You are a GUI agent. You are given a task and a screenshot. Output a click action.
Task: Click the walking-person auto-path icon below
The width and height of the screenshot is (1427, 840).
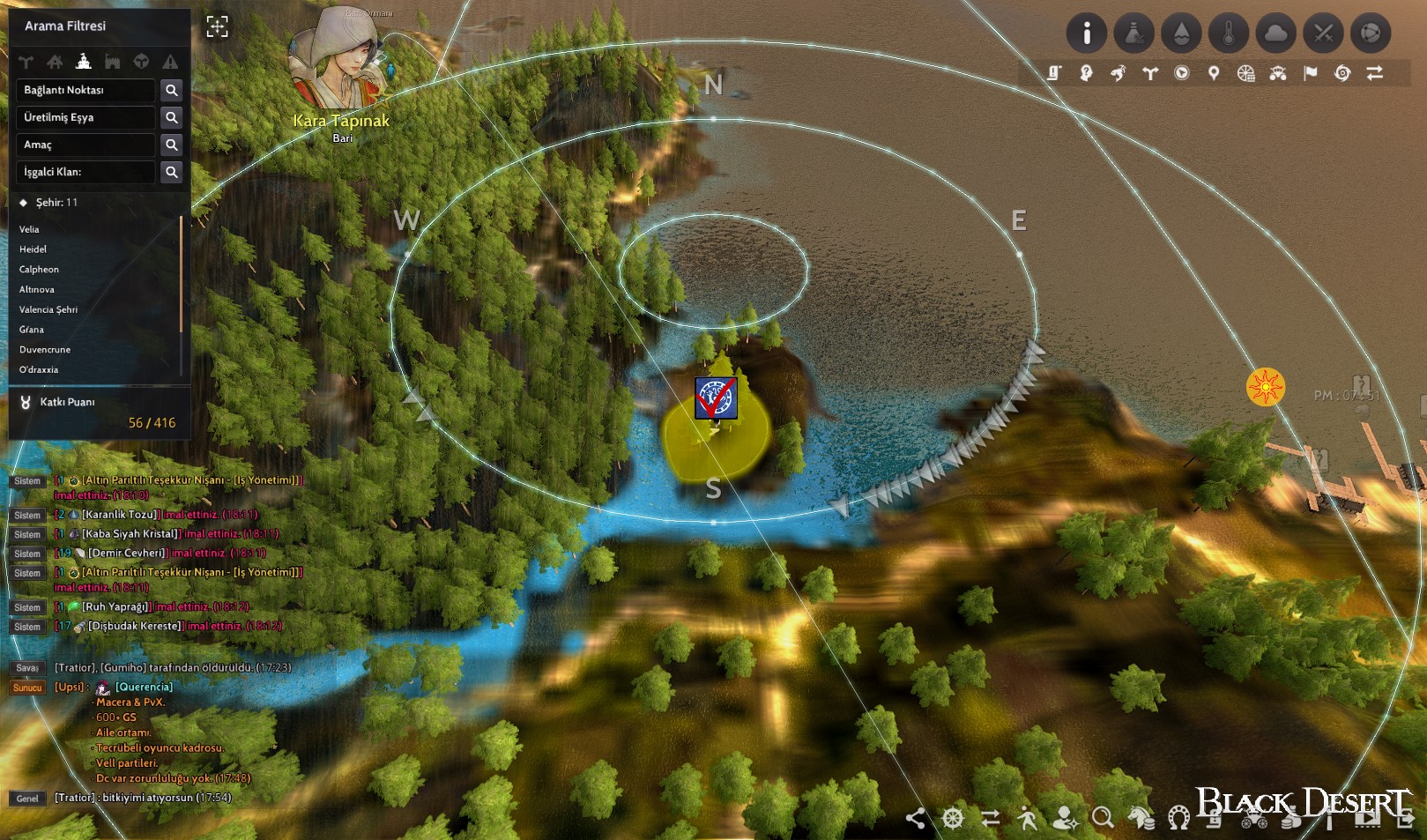[1028, 820]
